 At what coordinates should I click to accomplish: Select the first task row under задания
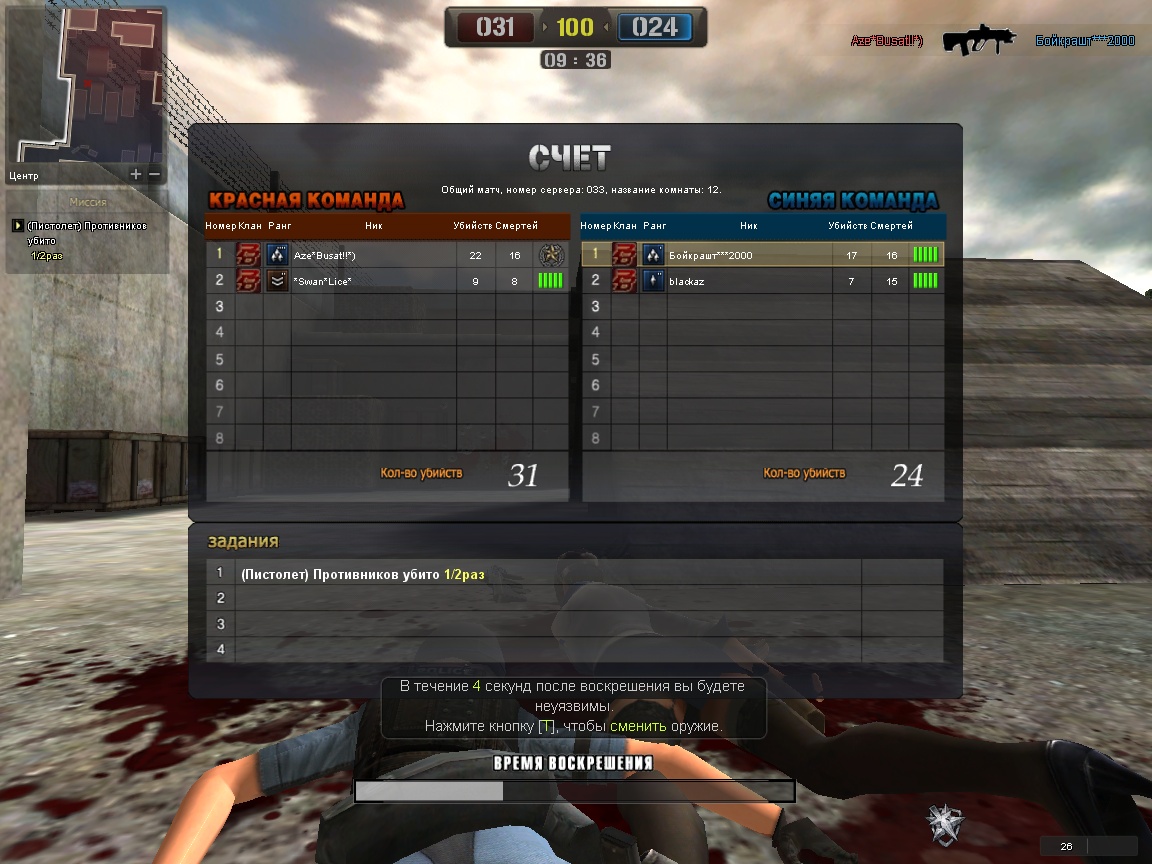click(548, 574)
